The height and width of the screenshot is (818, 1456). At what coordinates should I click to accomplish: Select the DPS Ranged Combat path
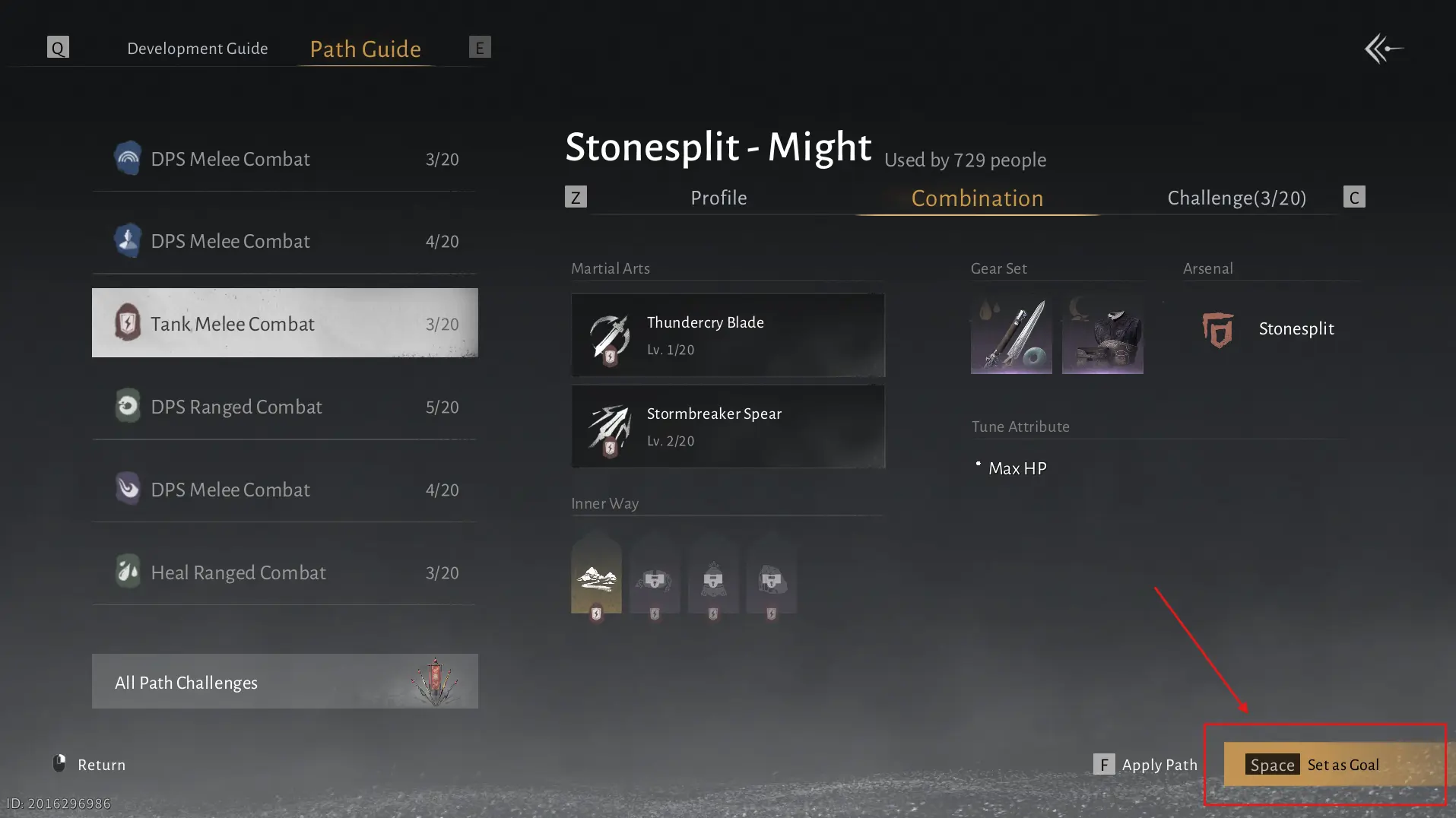click(284, 407)
